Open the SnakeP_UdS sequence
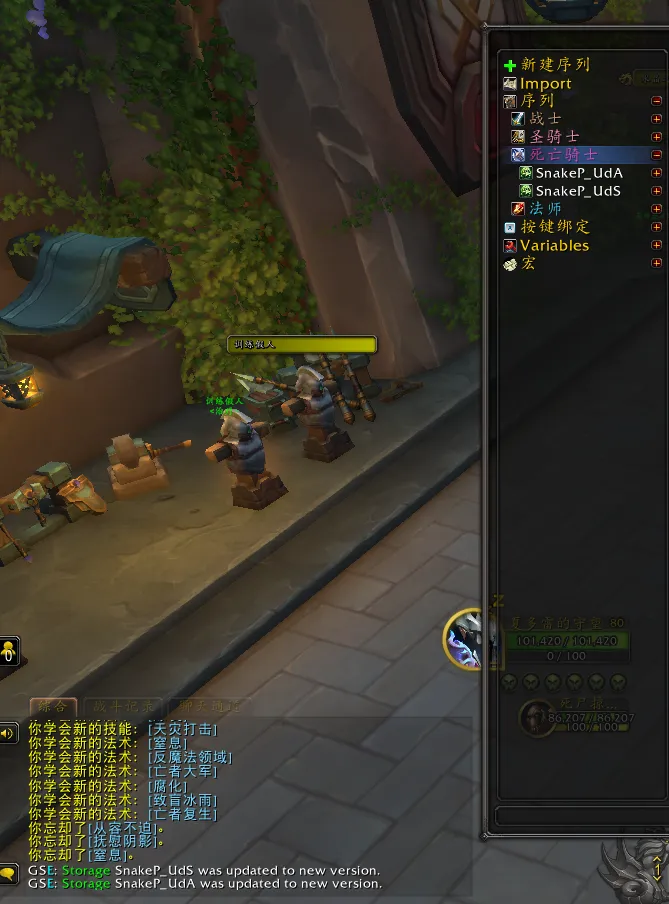 pyautogui.click(x=578, y=191)
